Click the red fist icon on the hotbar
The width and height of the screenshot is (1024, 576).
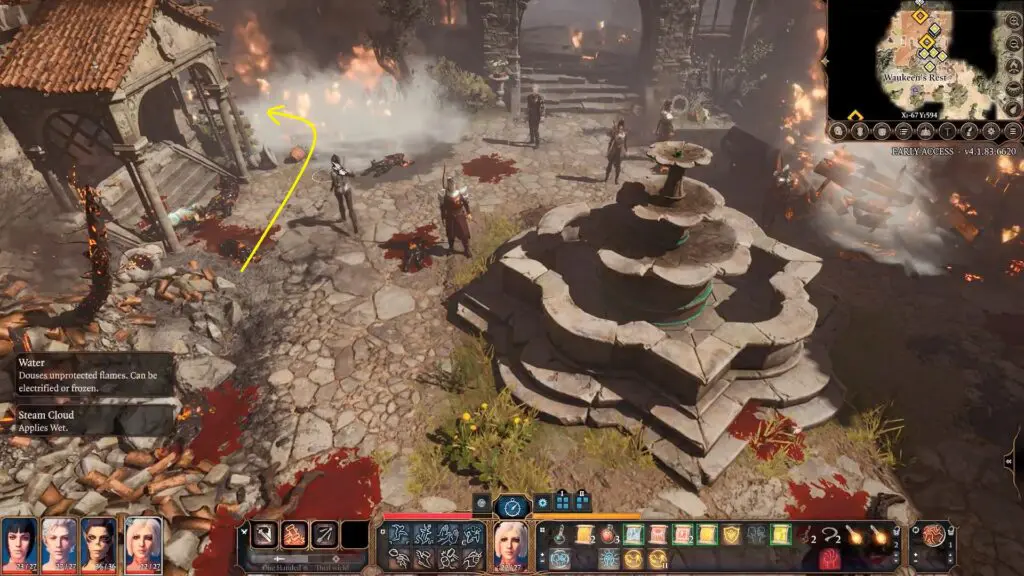pyautogui.click(x=828, y=560)
